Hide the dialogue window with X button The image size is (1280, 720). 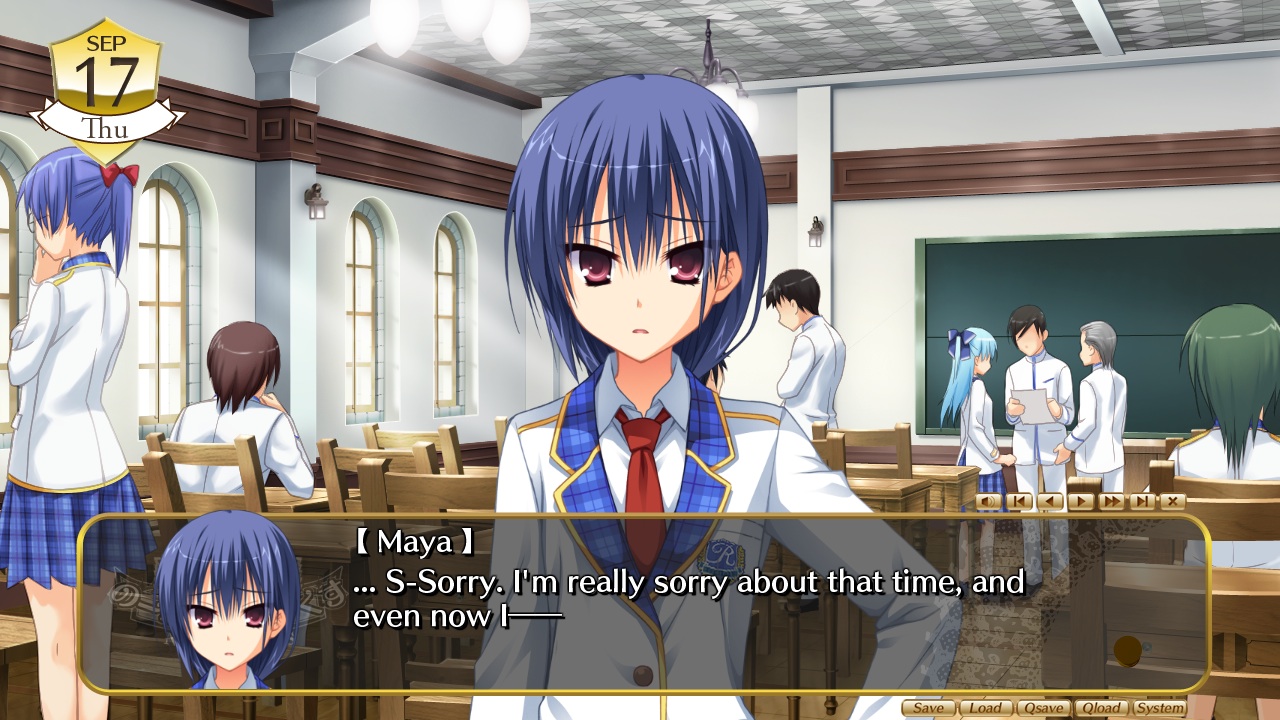click(x=1172, y=501)
